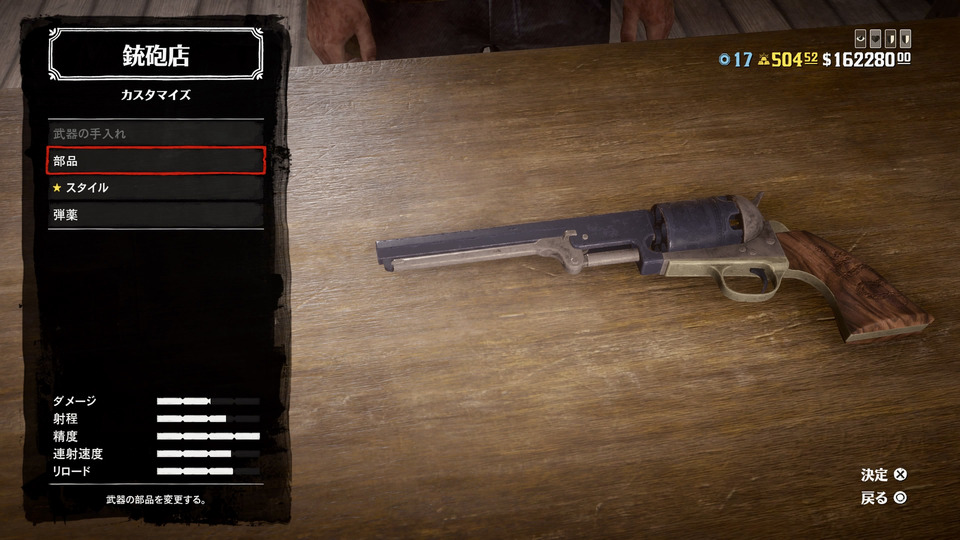Screen dimensions: 960x540
Task: Select the 武器の手入れ menu entry
Action: point(156,133)
